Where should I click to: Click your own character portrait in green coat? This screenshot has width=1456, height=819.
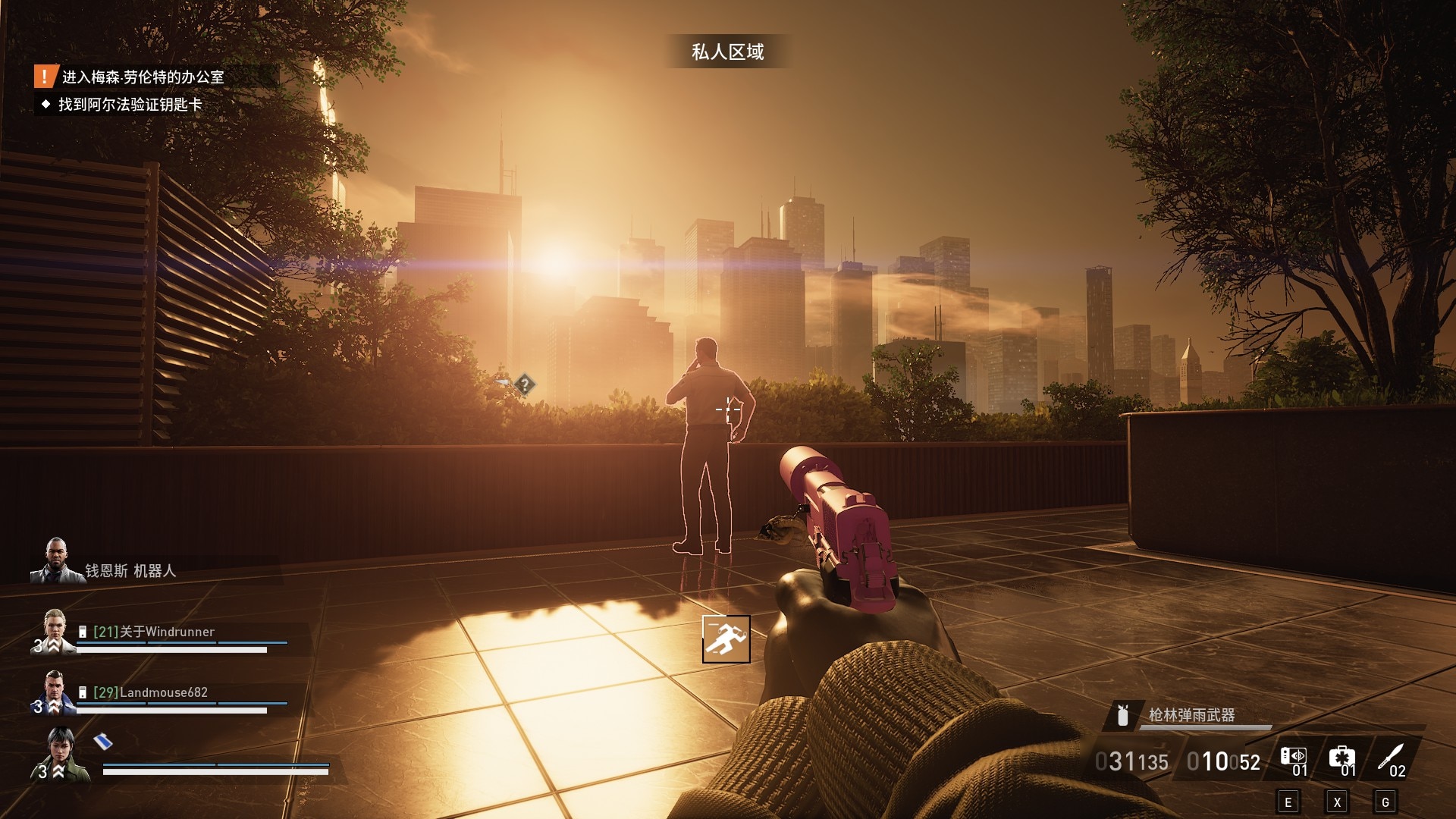(x=62, y=755)
